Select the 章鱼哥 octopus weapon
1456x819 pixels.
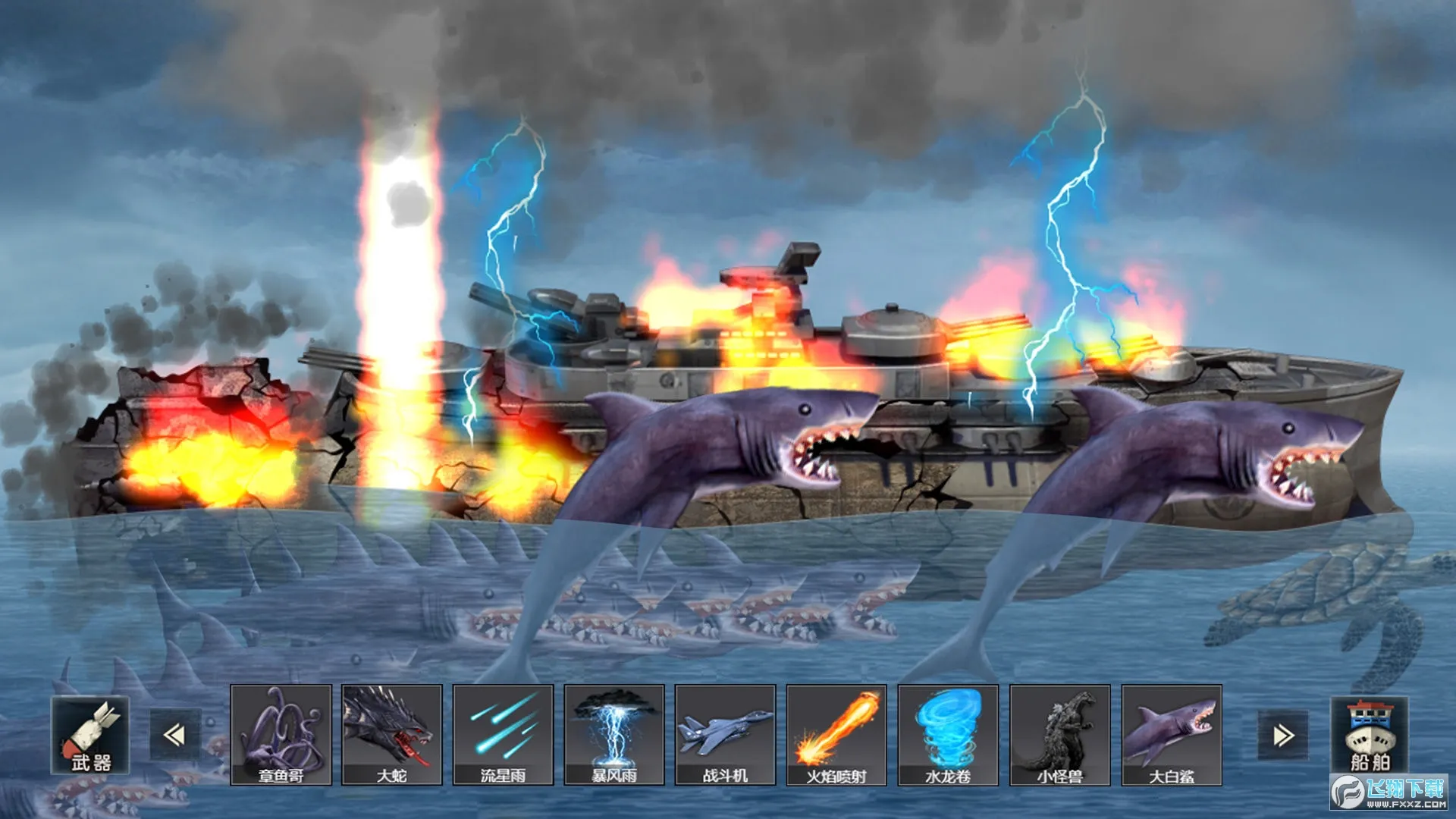coord(281,734)
